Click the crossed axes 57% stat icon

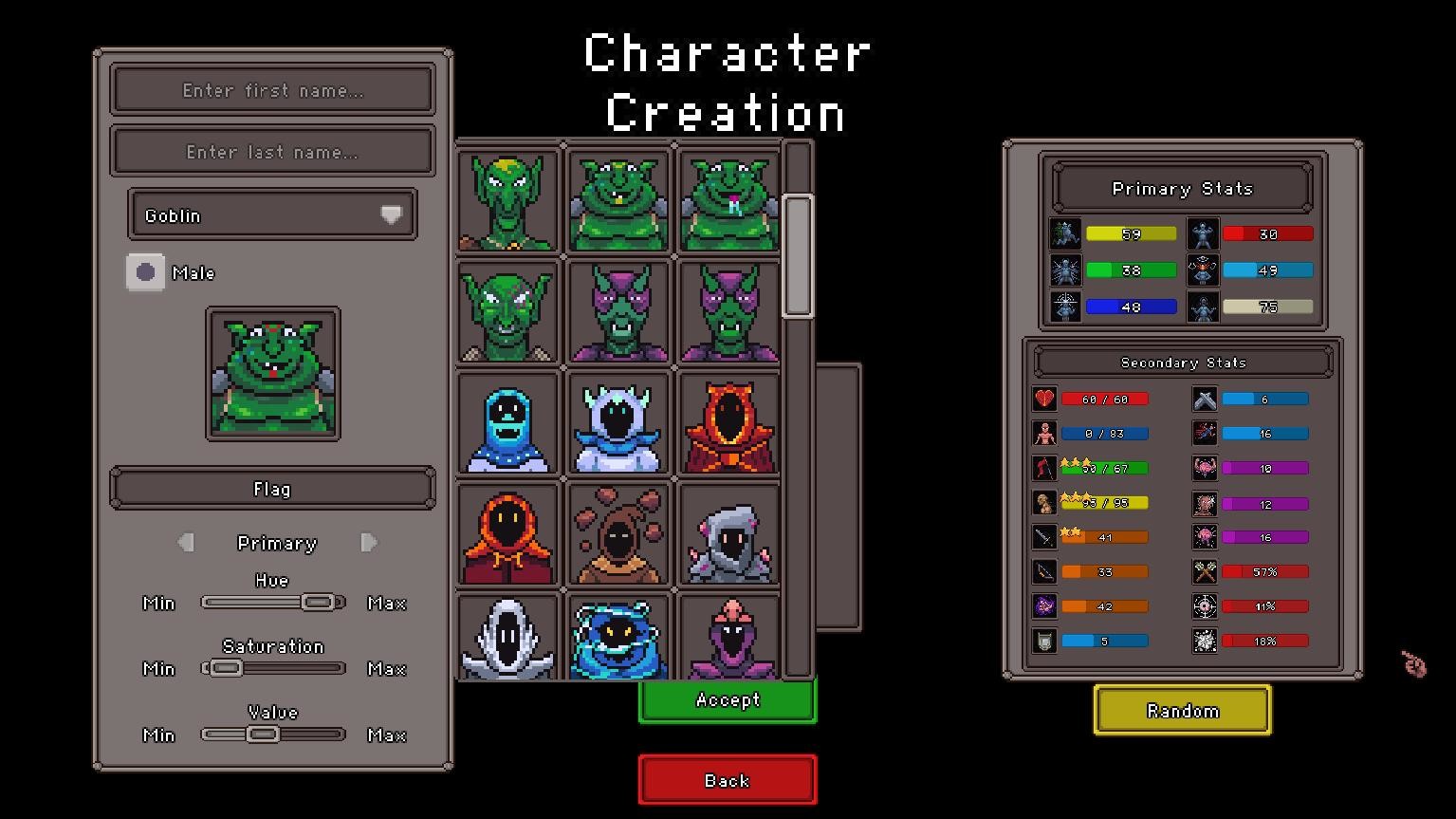1206,571
